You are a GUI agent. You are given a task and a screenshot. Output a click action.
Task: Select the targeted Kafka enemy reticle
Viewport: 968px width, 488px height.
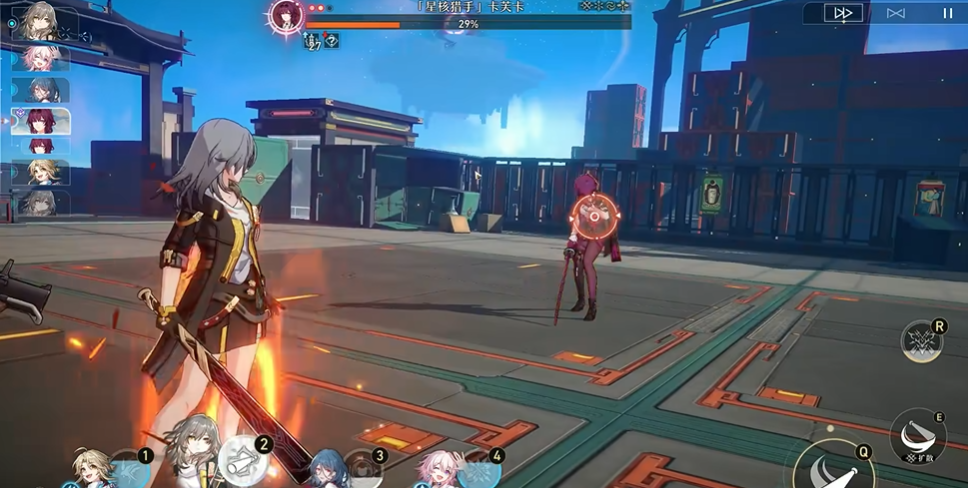point(592,213)
